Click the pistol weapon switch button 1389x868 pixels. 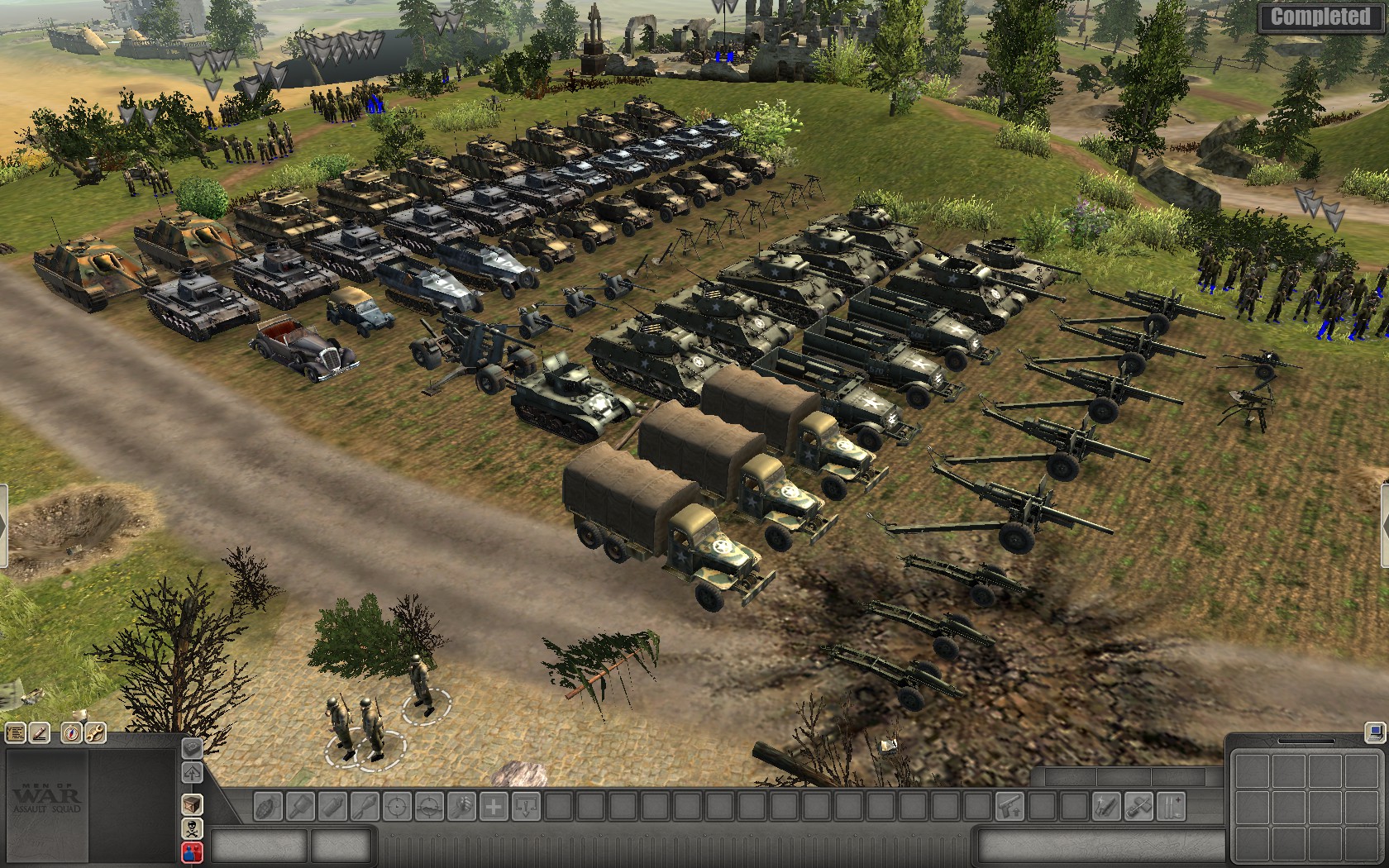[1010, 806]
